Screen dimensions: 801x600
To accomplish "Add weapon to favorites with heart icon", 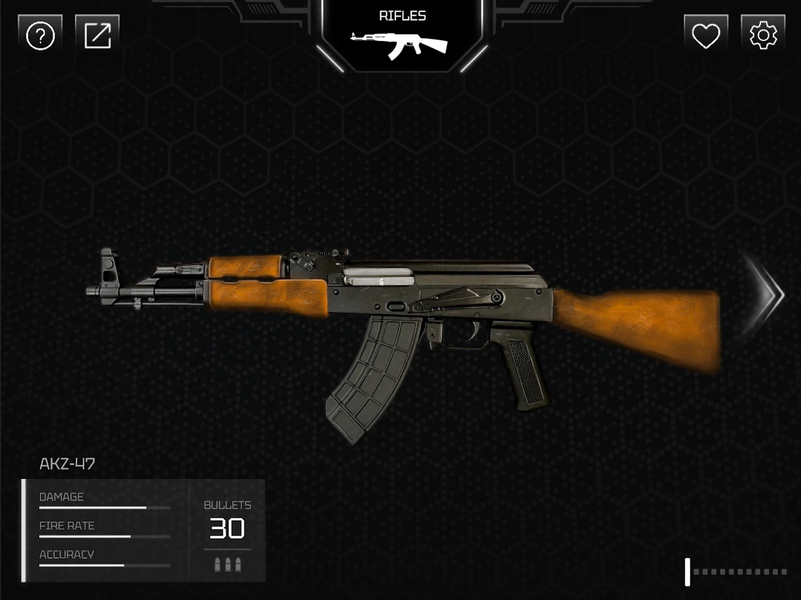I will click(706, 36).
